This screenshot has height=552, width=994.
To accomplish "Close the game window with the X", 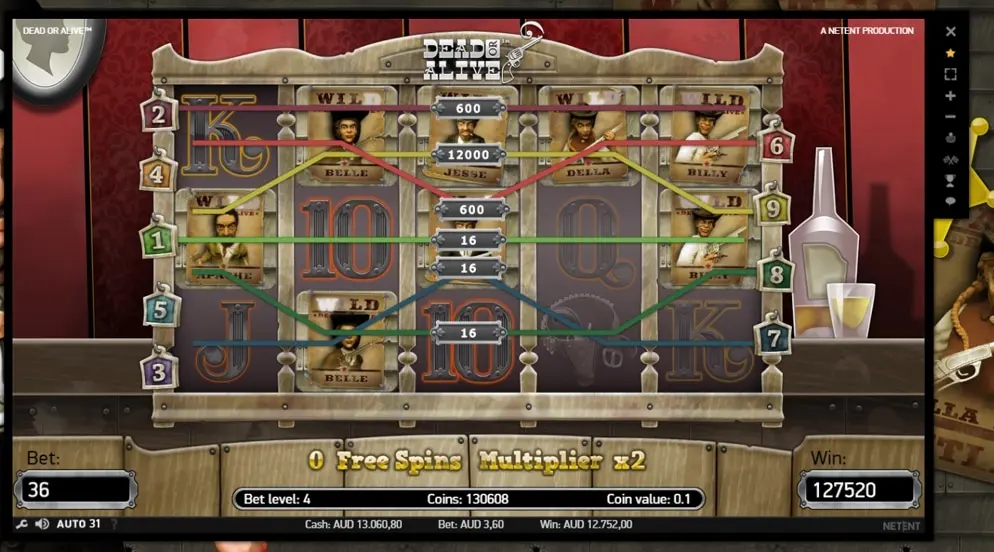I will (x=951, y=31).
